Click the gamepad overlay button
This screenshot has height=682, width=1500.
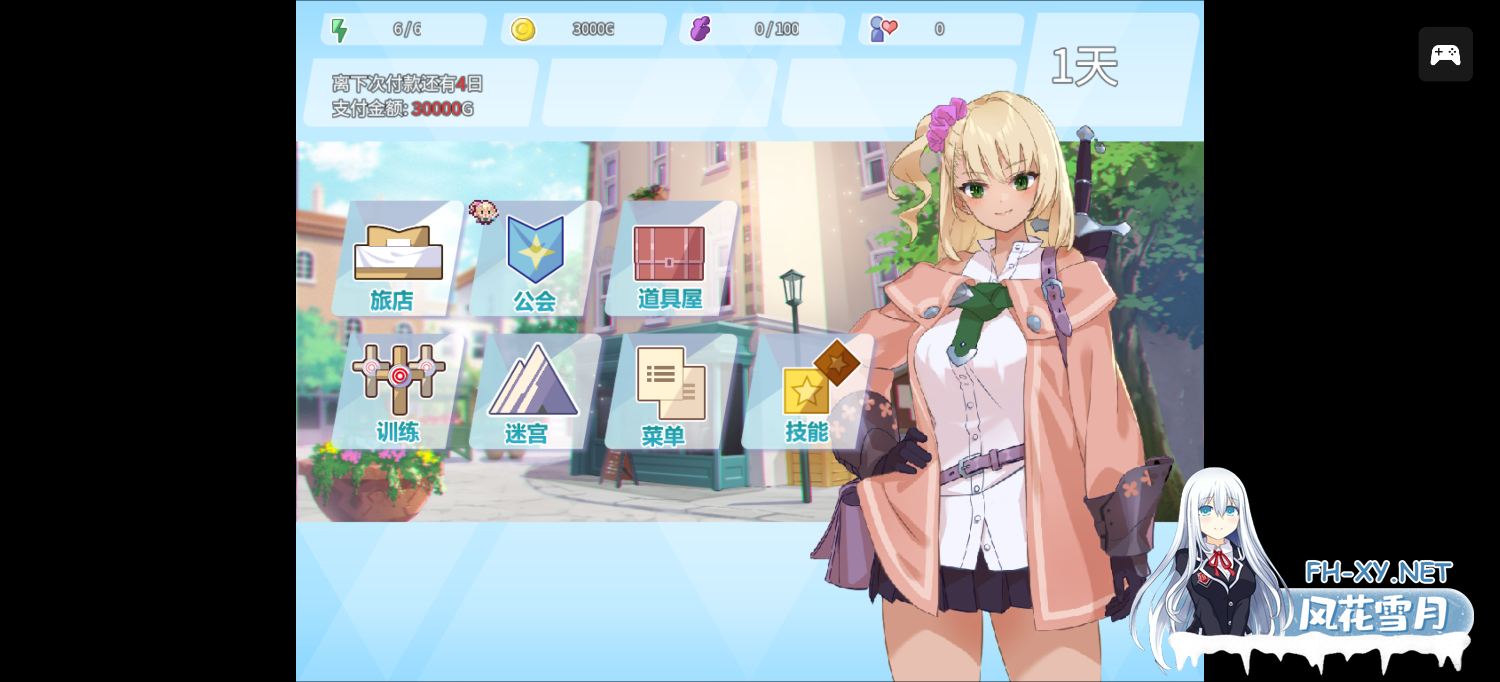tap(1445, 55)
